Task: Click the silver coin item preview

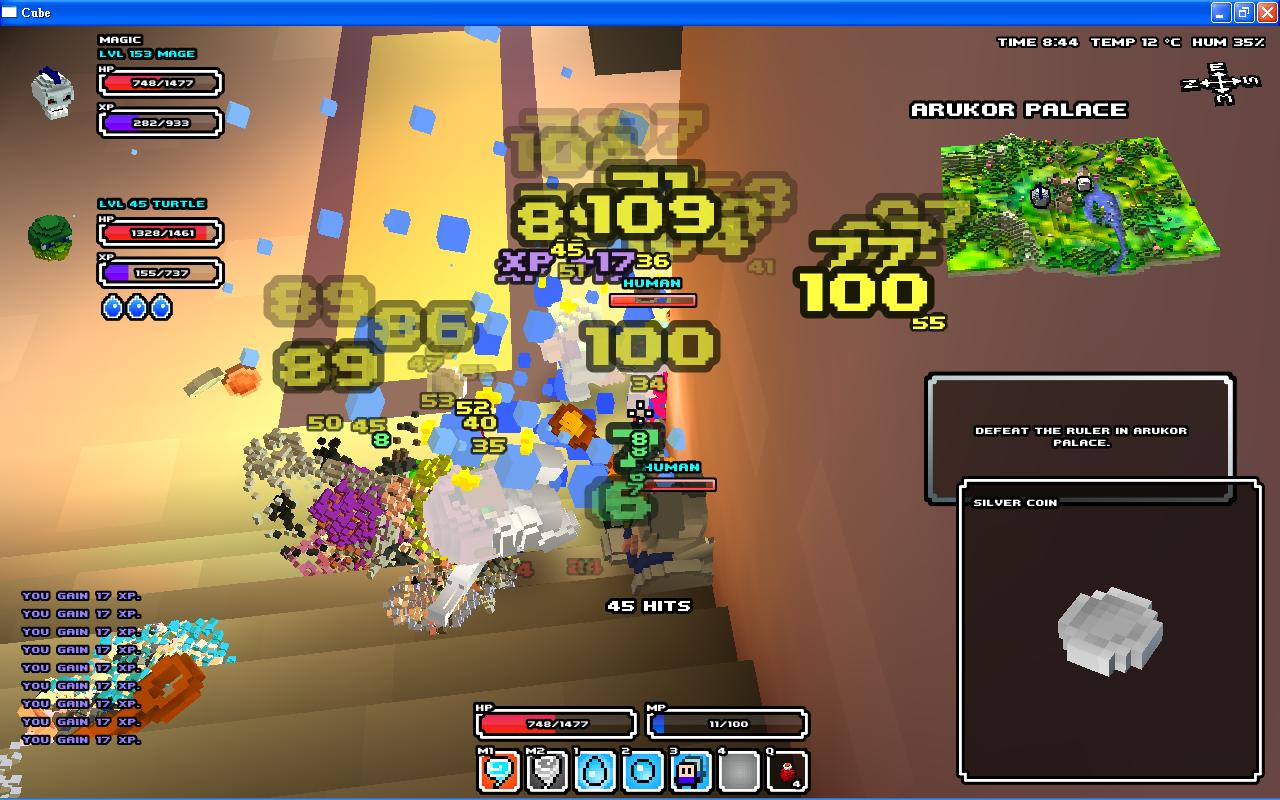Action: pos(1110,630)
